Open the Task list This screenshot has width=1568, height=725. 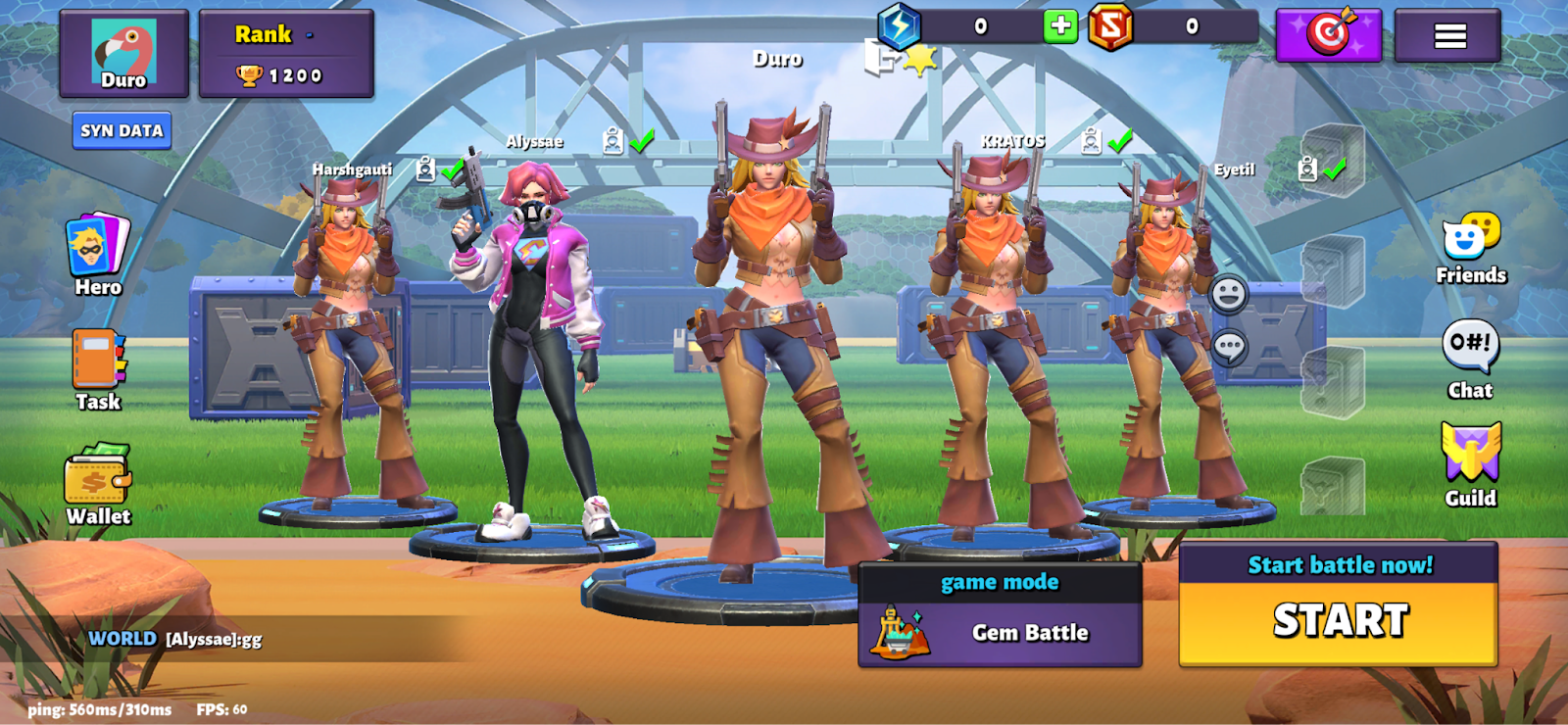98,370
